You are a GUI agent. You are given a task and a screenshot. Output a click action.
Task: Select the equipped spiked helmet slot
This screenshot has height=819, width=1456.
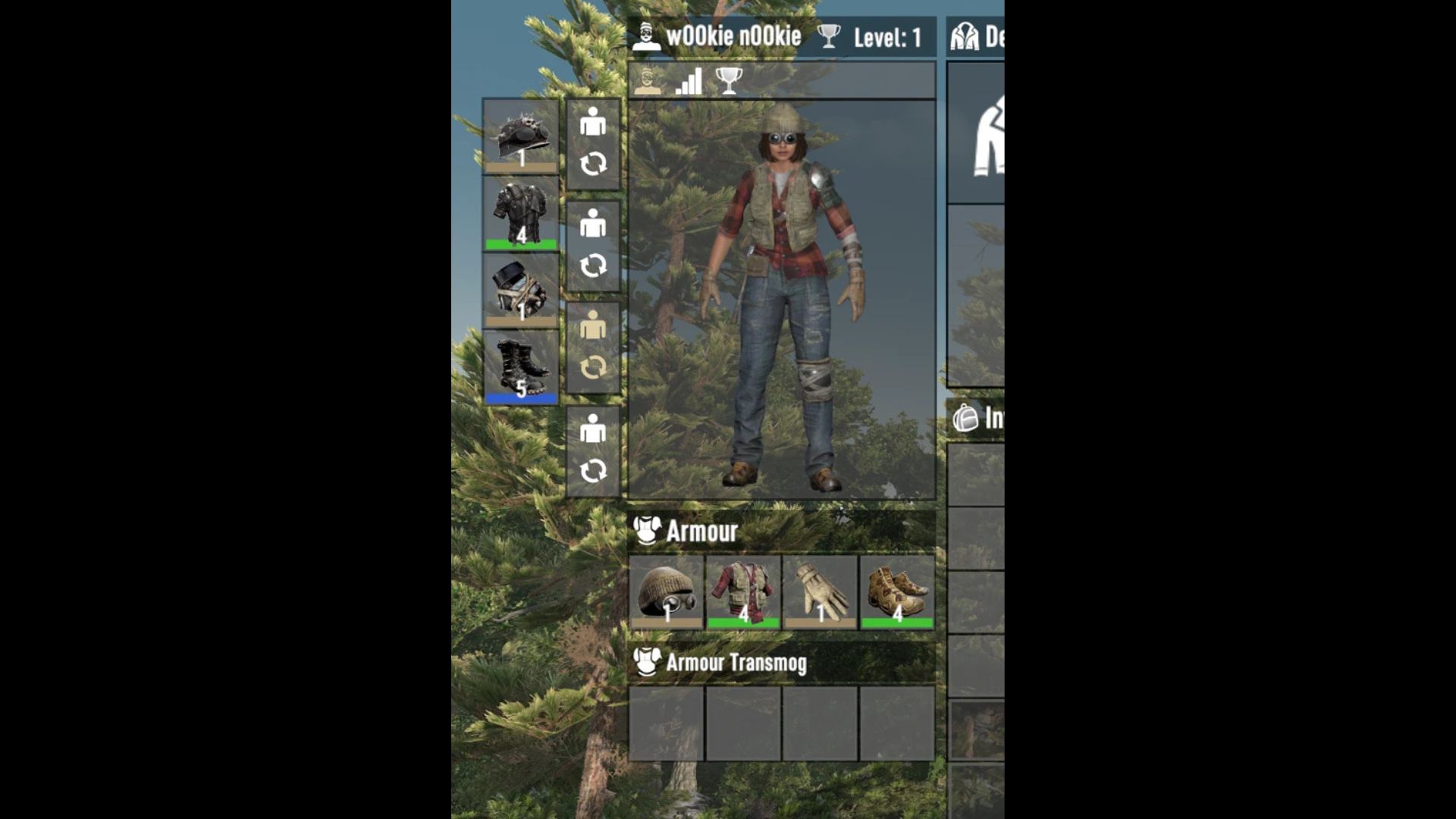[519, 138]
